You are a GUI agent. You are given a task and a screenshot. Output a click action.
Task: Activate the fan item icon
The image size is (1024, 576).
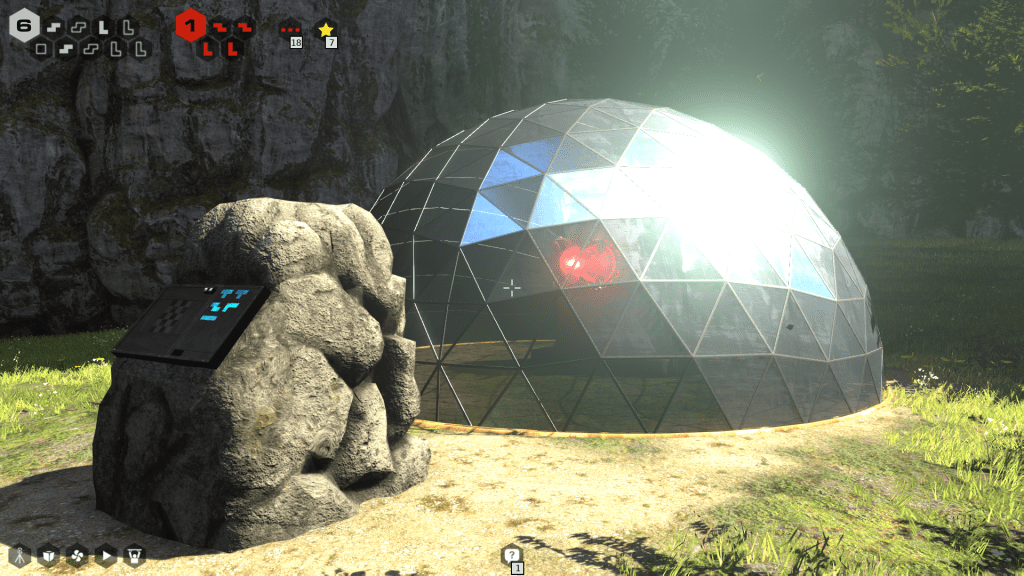[77, 555]
